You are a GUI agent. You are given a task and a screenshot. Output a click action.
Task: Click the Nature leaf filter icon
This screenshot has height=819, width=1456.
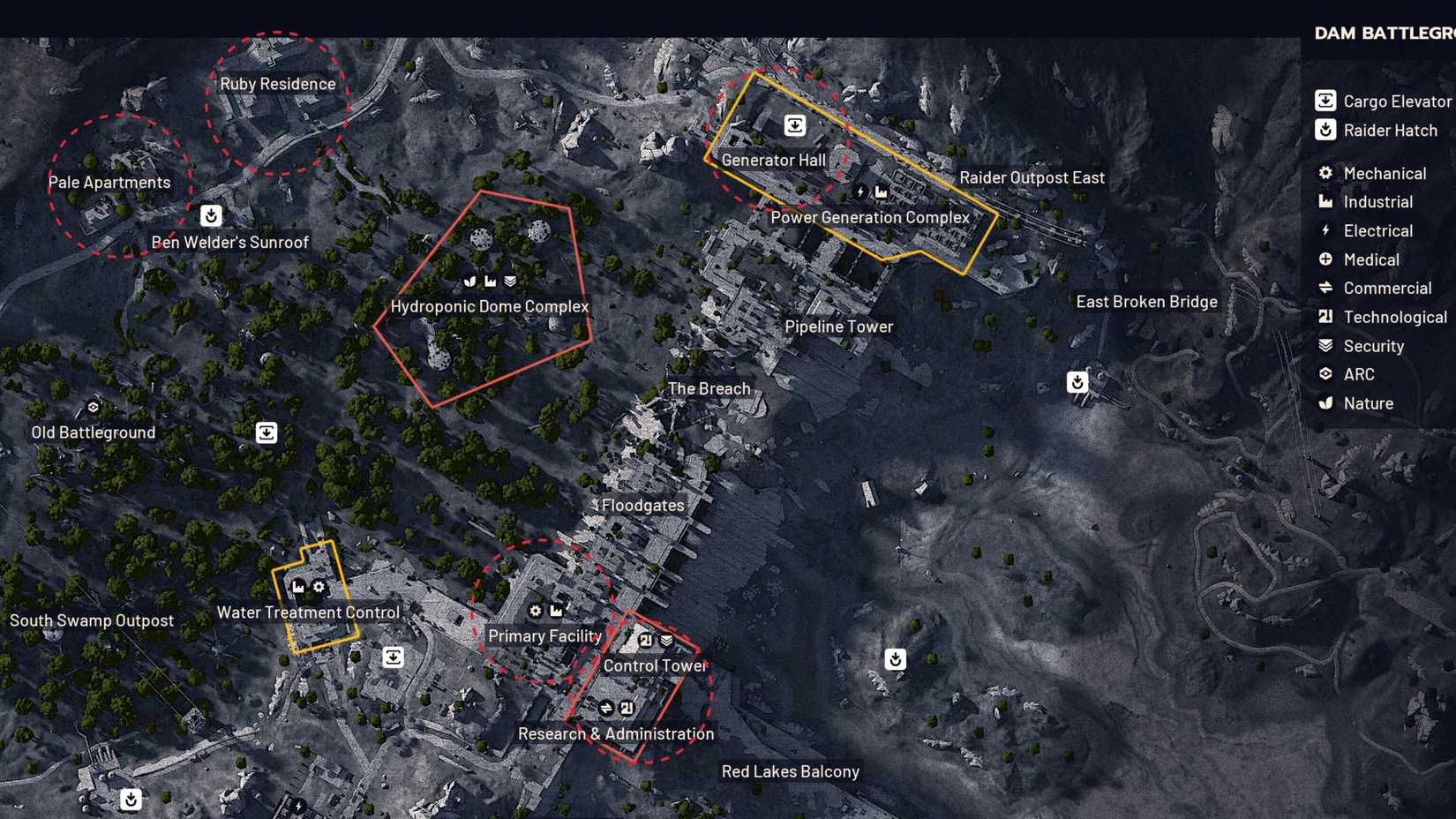[x=1325, y=403]
